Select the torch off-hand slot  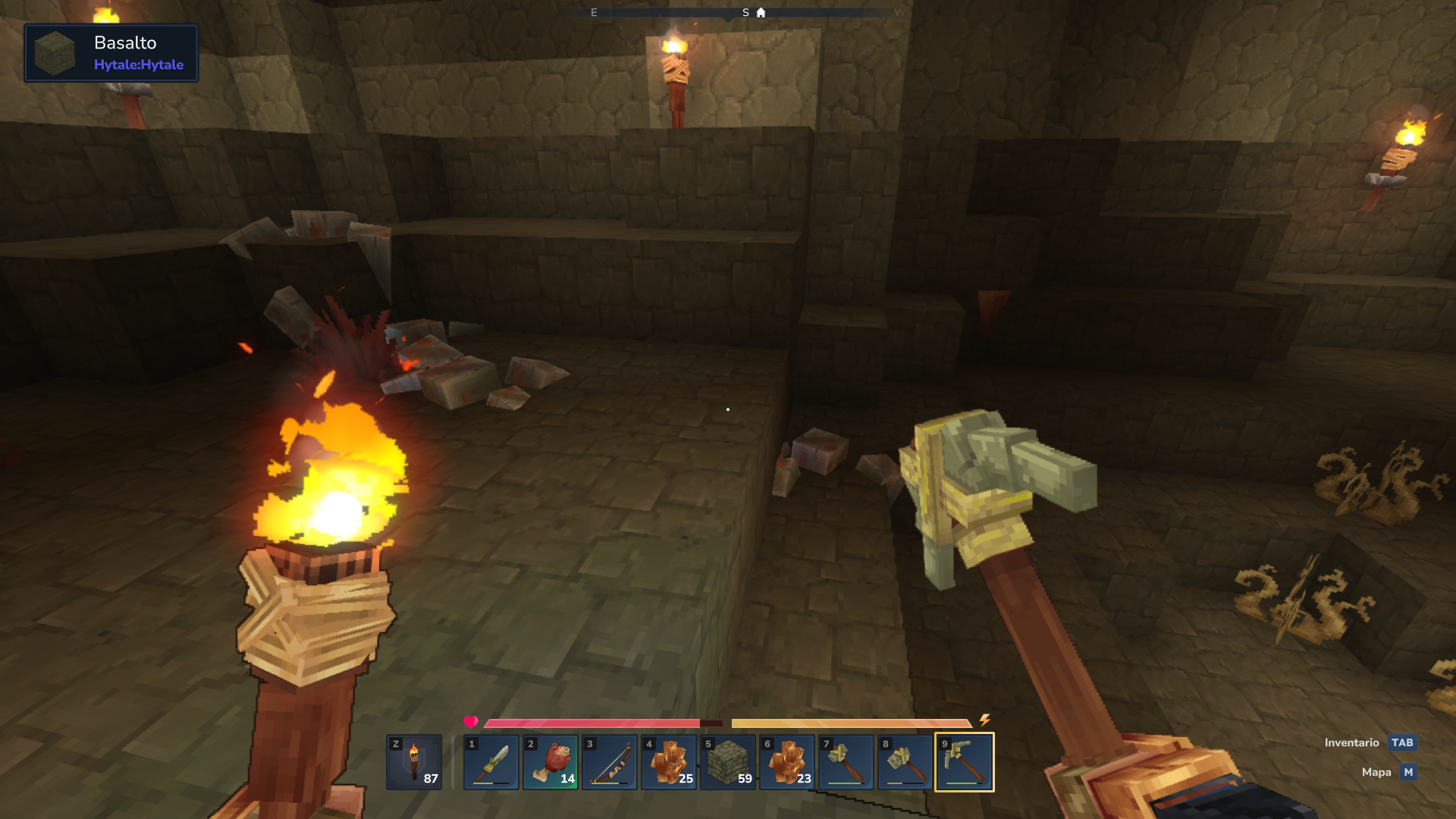coord(414,762)
